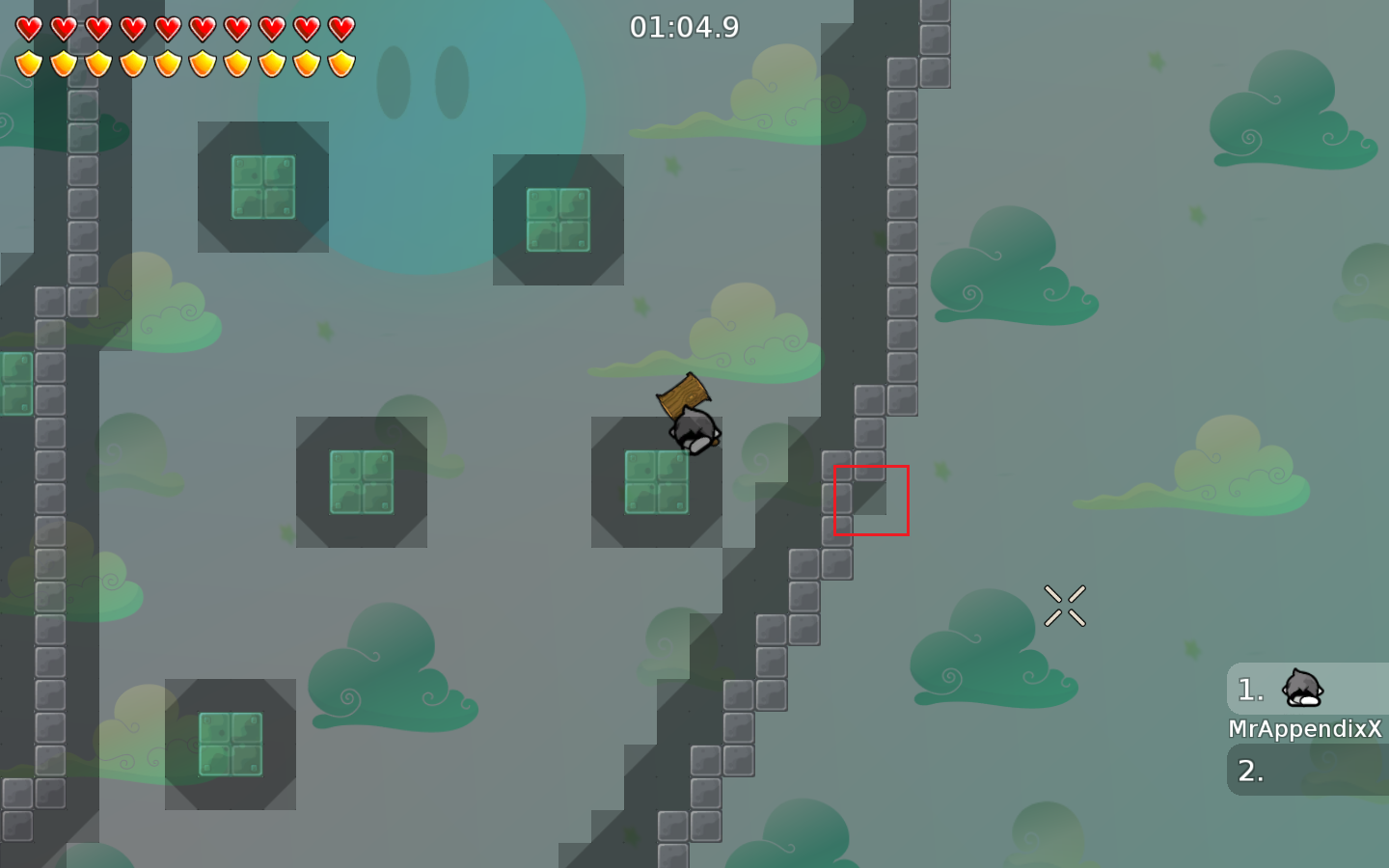Click the first red heart icon
The height and width of the screenshot is (868, 1389).
(29, 27)
